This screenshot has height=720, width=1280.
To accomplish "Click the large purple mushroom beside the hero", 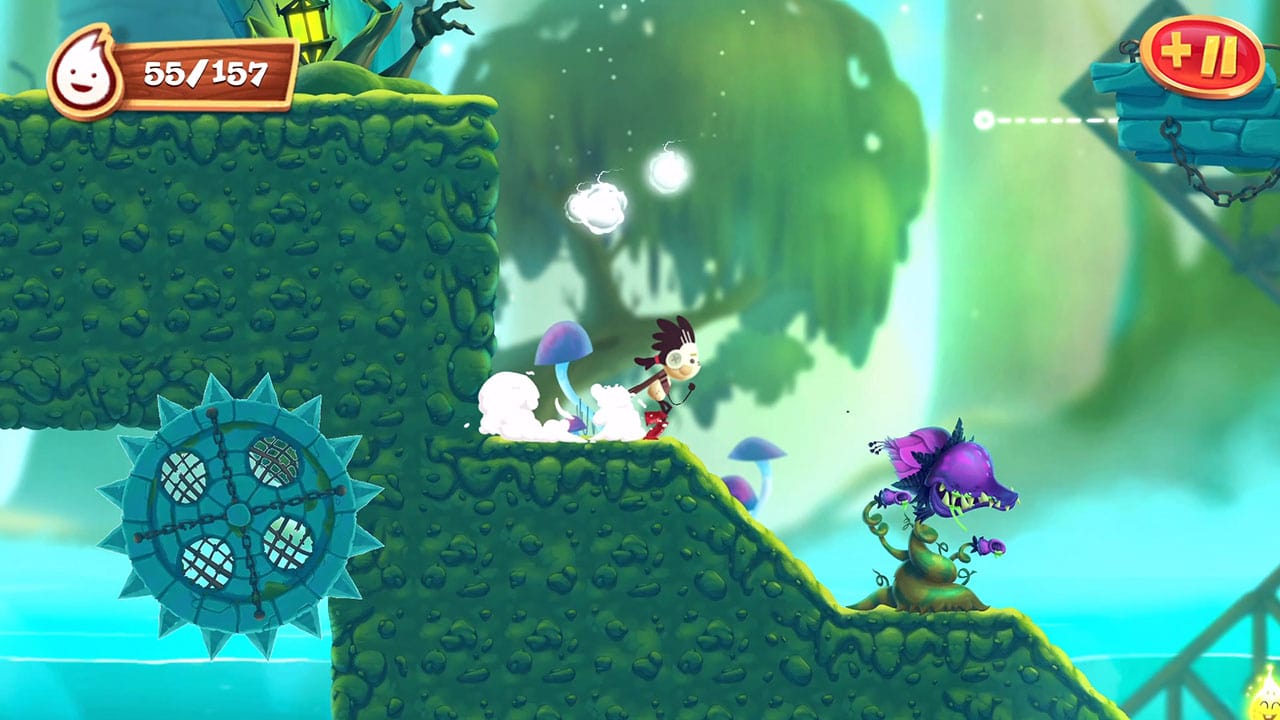I will (562, 345).
